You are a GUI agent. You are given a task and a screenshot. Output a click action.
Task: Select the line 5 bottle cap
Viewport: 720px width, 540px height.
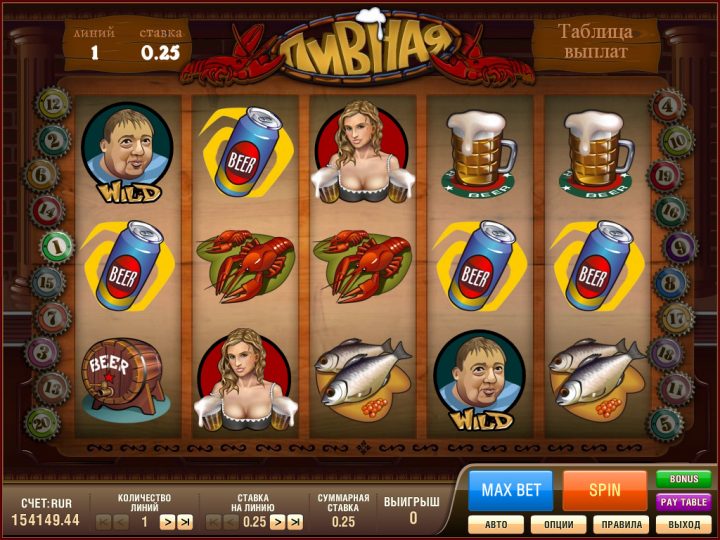pos(663,422)
